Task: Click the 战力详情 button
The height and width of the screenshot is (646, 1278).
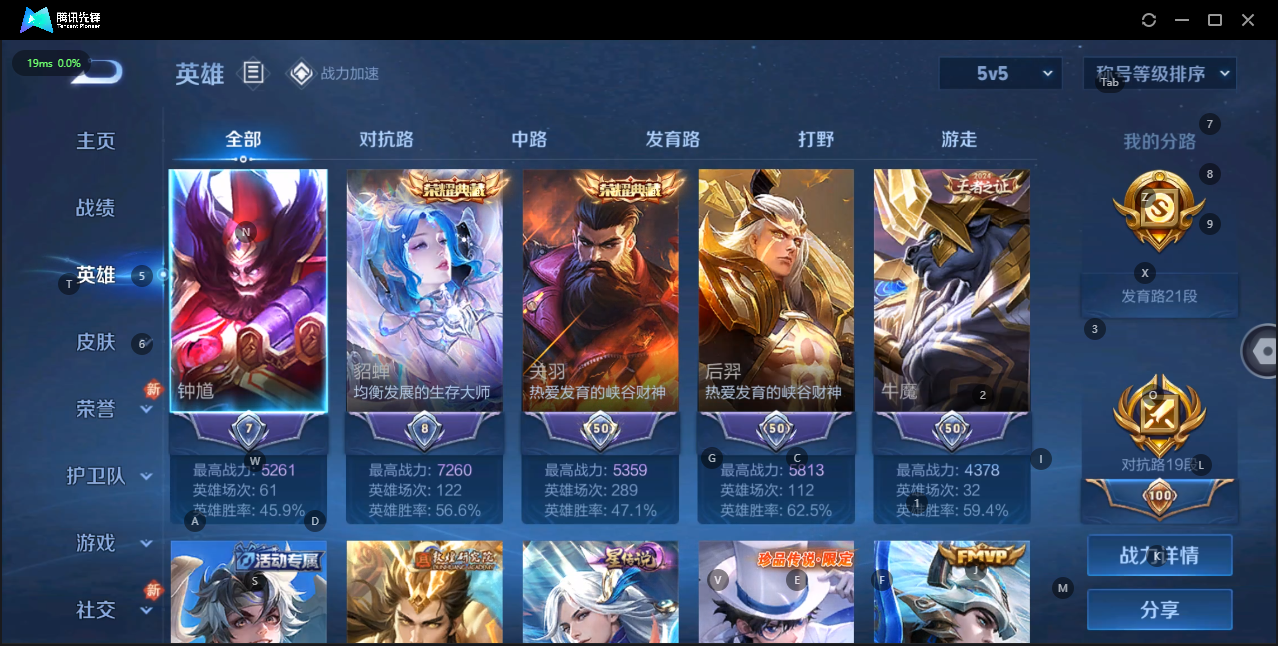Action: pyautogui.click(x=1159, y=555)
